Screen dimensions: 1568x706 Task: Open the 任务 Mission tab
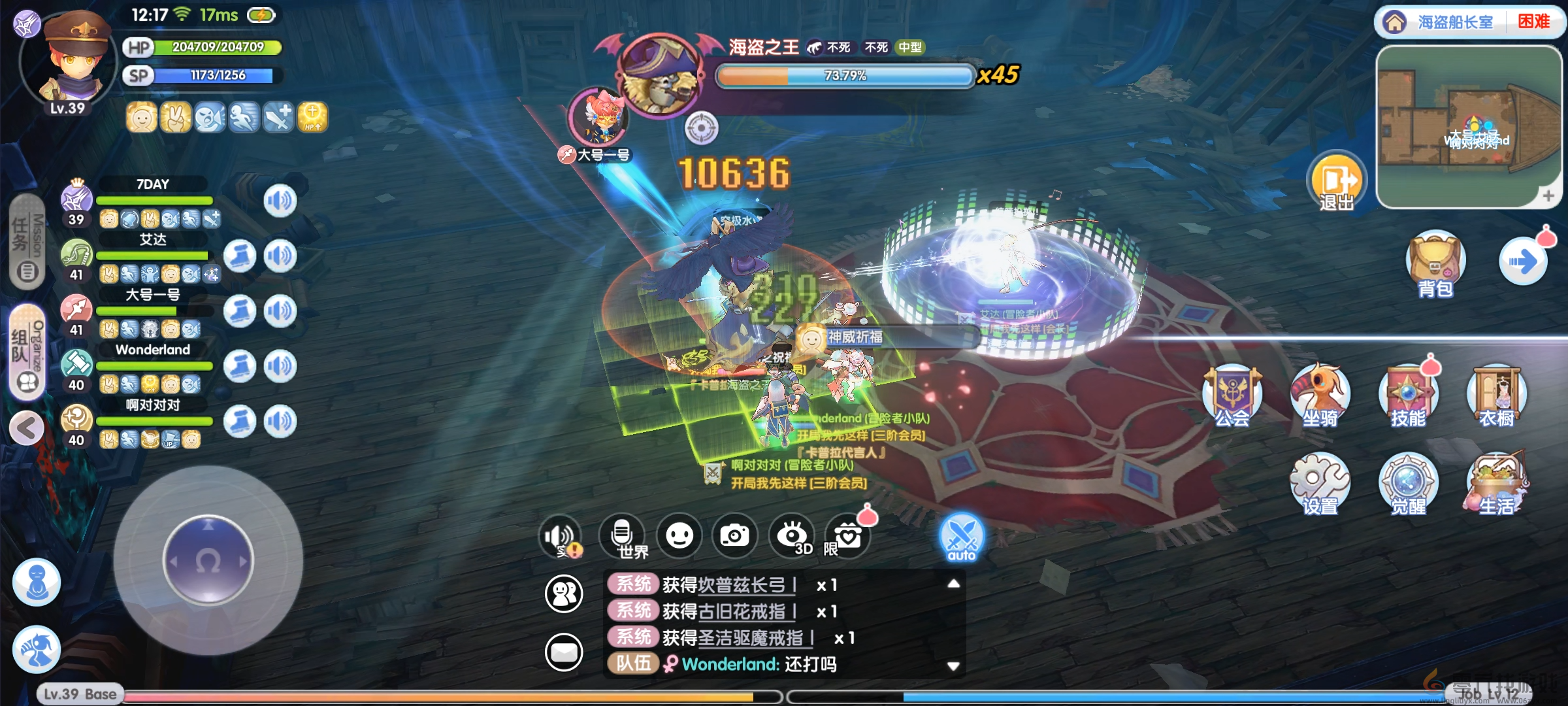(27, 242)
